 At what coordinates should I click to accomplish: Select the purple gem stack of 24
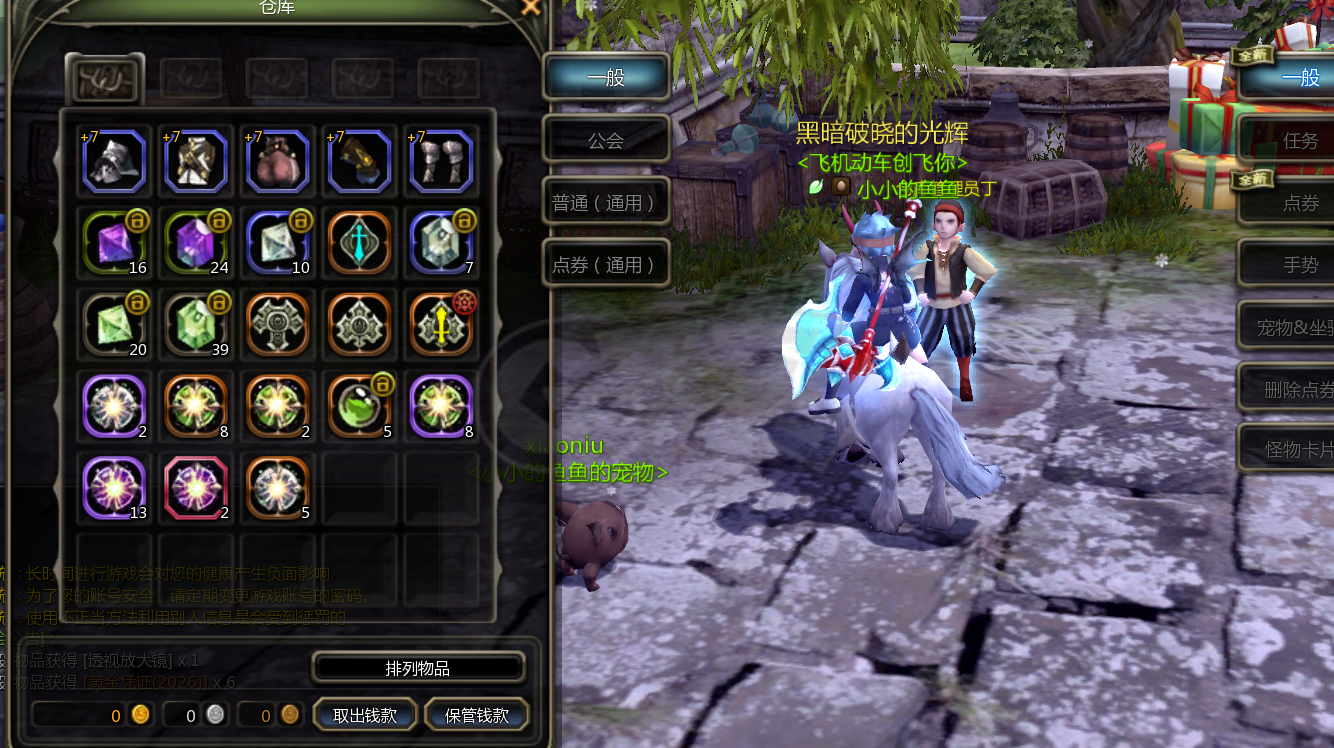[x=196, y=243]
